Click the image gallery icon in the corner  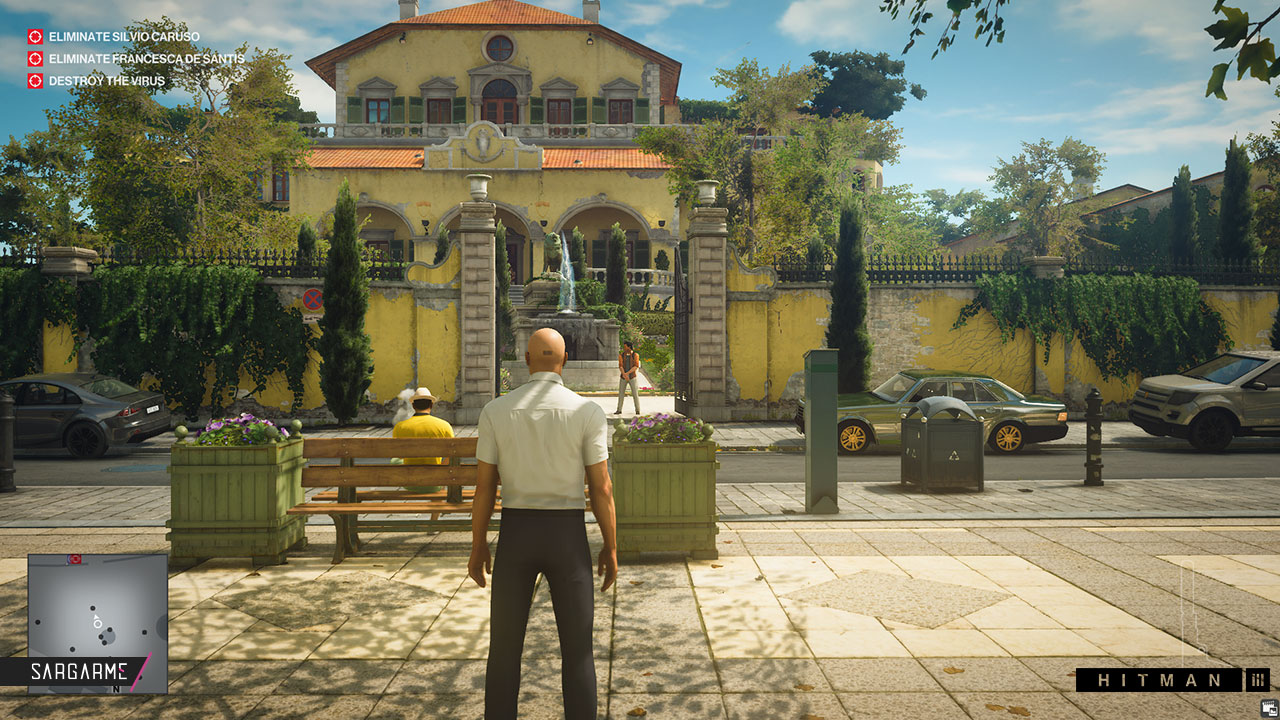tap(1269, 707)
